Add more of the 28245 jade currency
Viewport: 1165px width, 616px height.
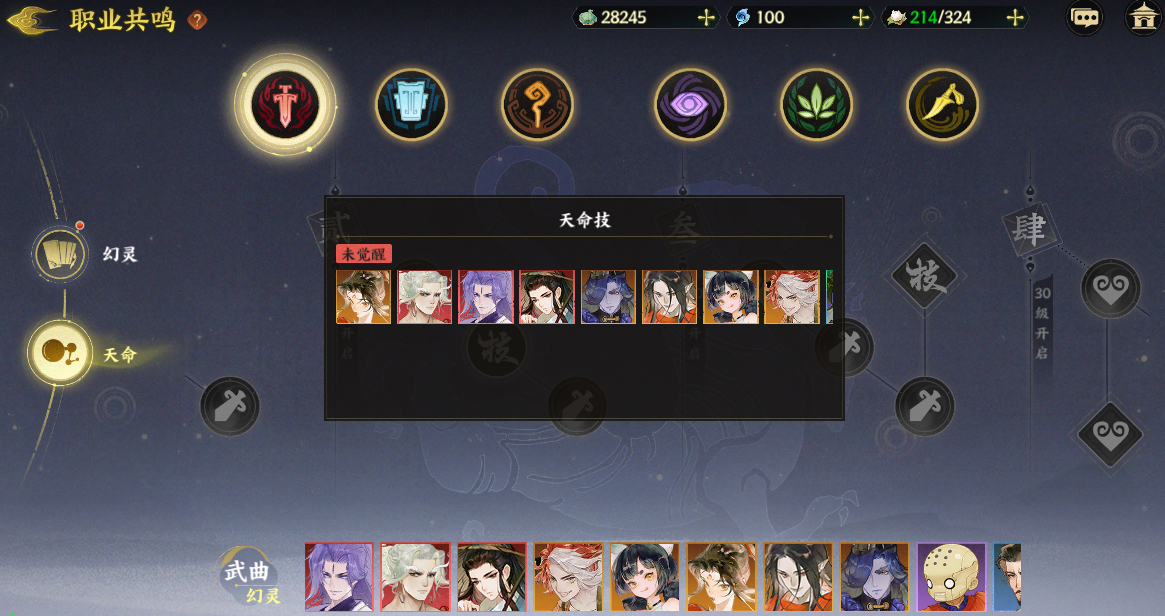coord(706,18)
